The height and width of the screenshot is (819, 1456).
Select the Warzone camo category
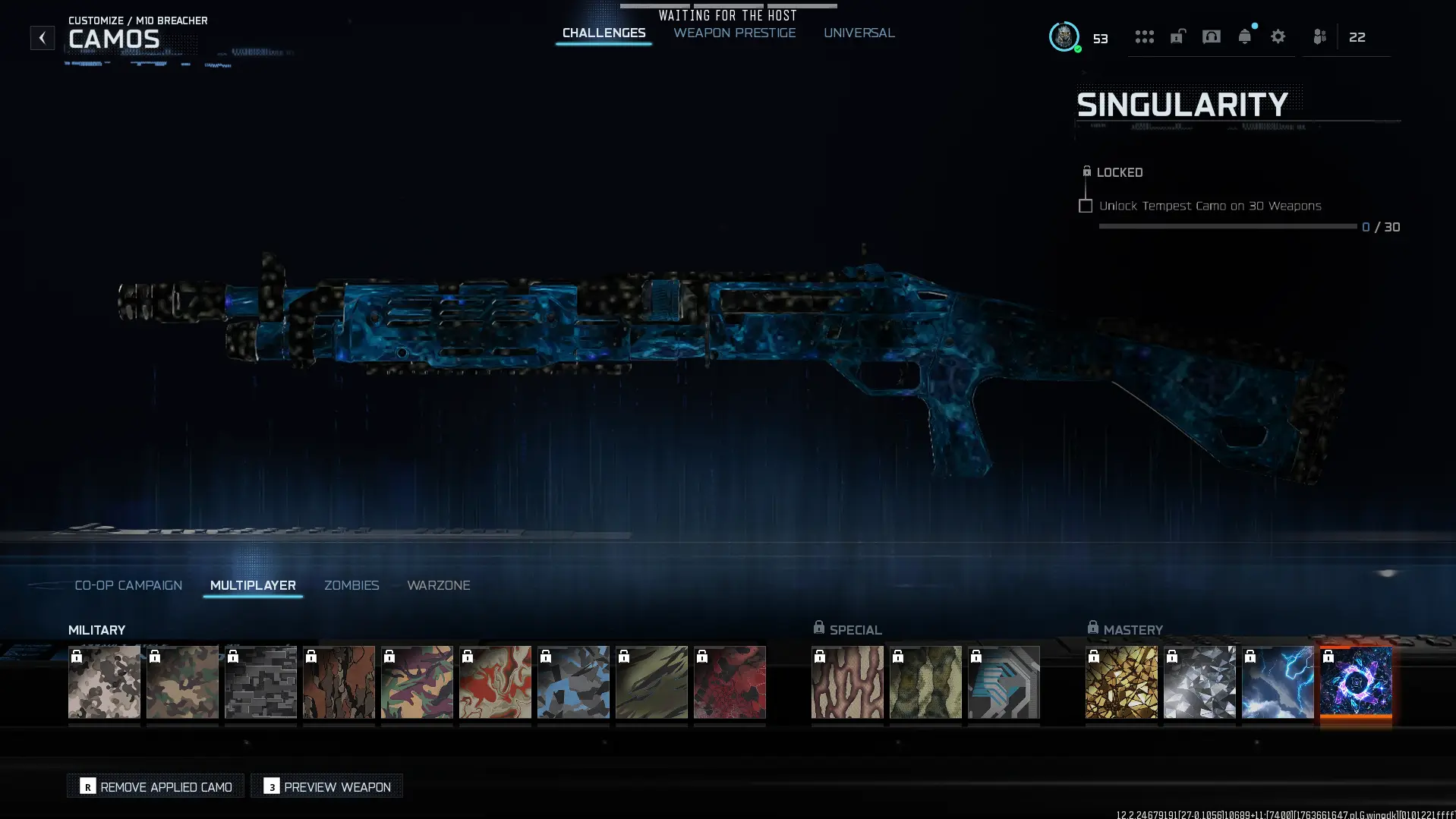point(439,585)
